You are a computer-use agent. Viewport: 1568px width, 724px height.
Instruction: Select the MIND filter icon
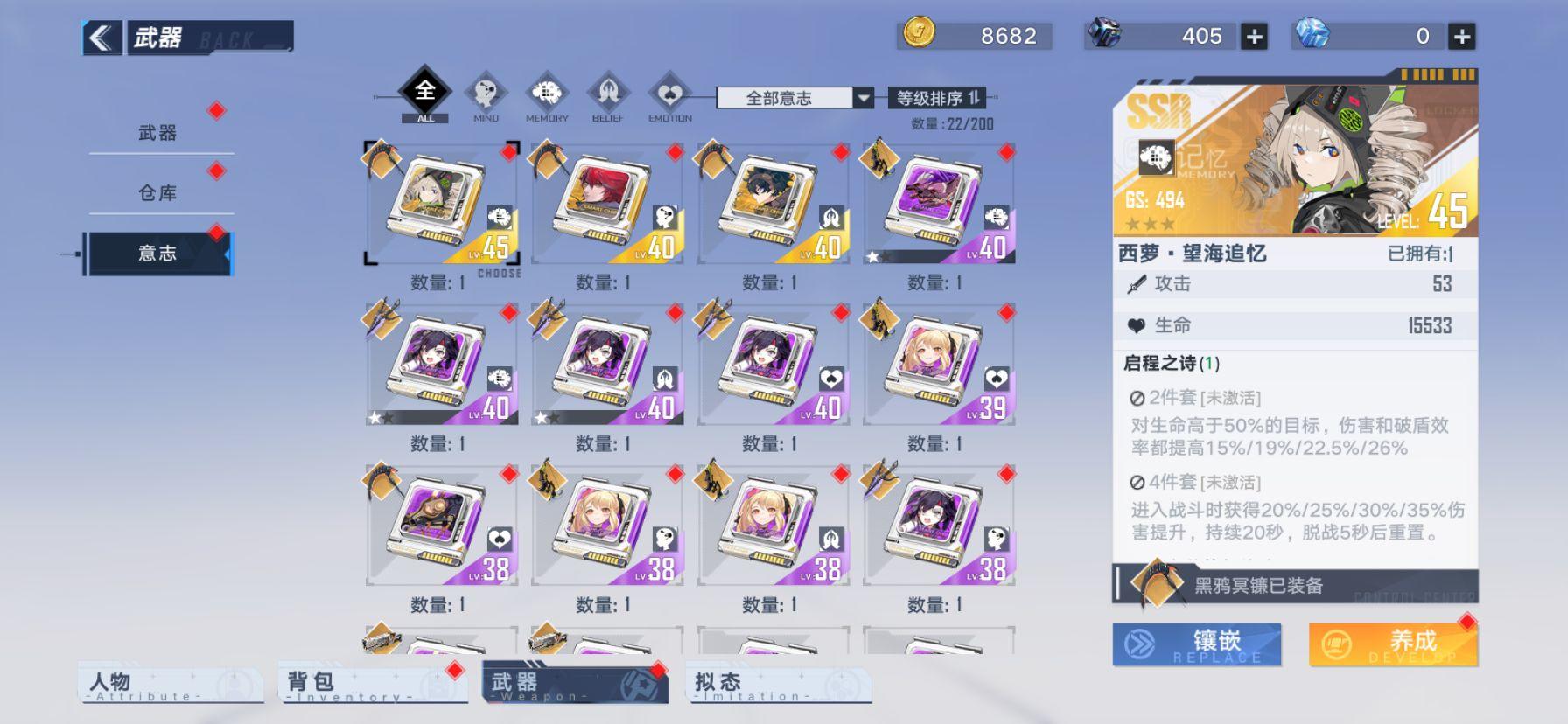coord(486,94)
